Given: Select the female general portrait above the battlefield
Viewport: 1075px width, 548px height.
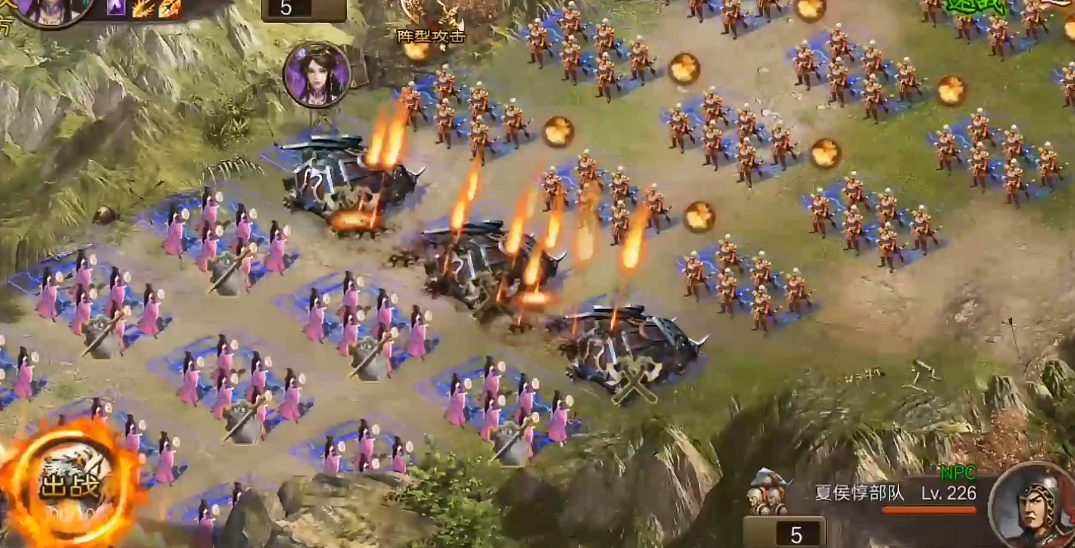Looking at the screenshot, I should 317,74.
